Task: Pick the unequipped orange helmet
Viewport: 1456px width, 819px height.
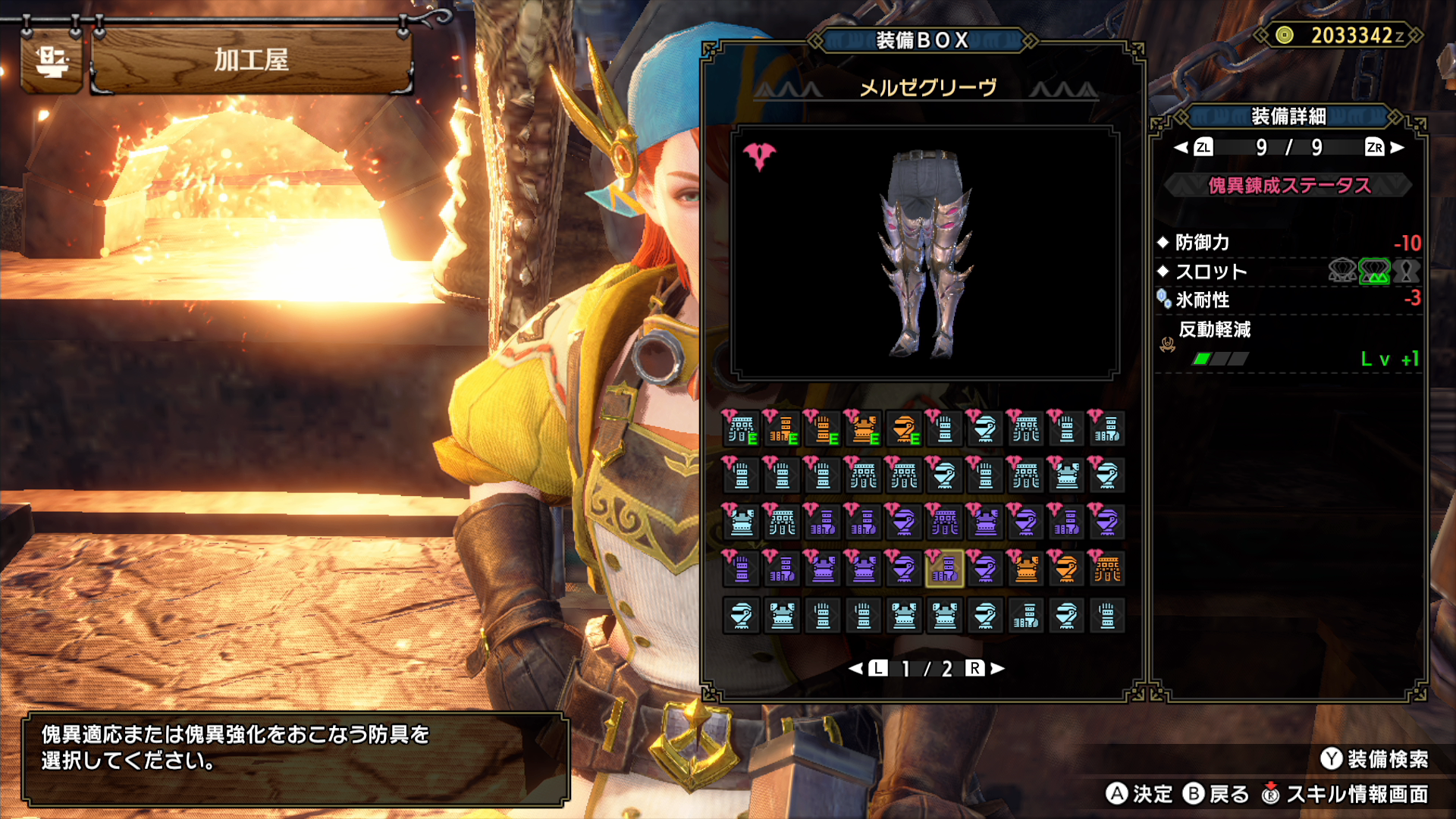Action: click(1066, 569)
